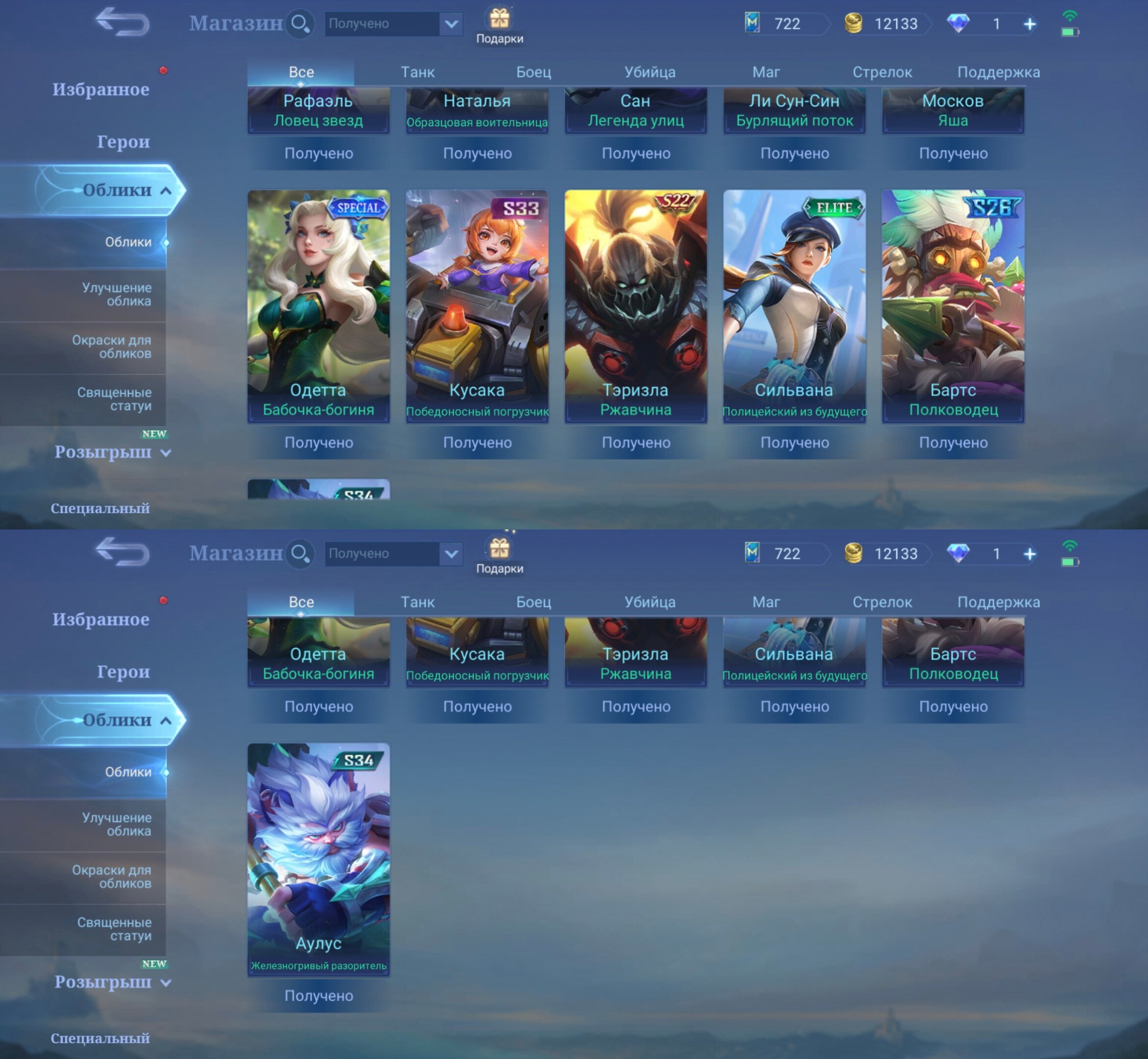Open the Специальный section

coord(99,508)
